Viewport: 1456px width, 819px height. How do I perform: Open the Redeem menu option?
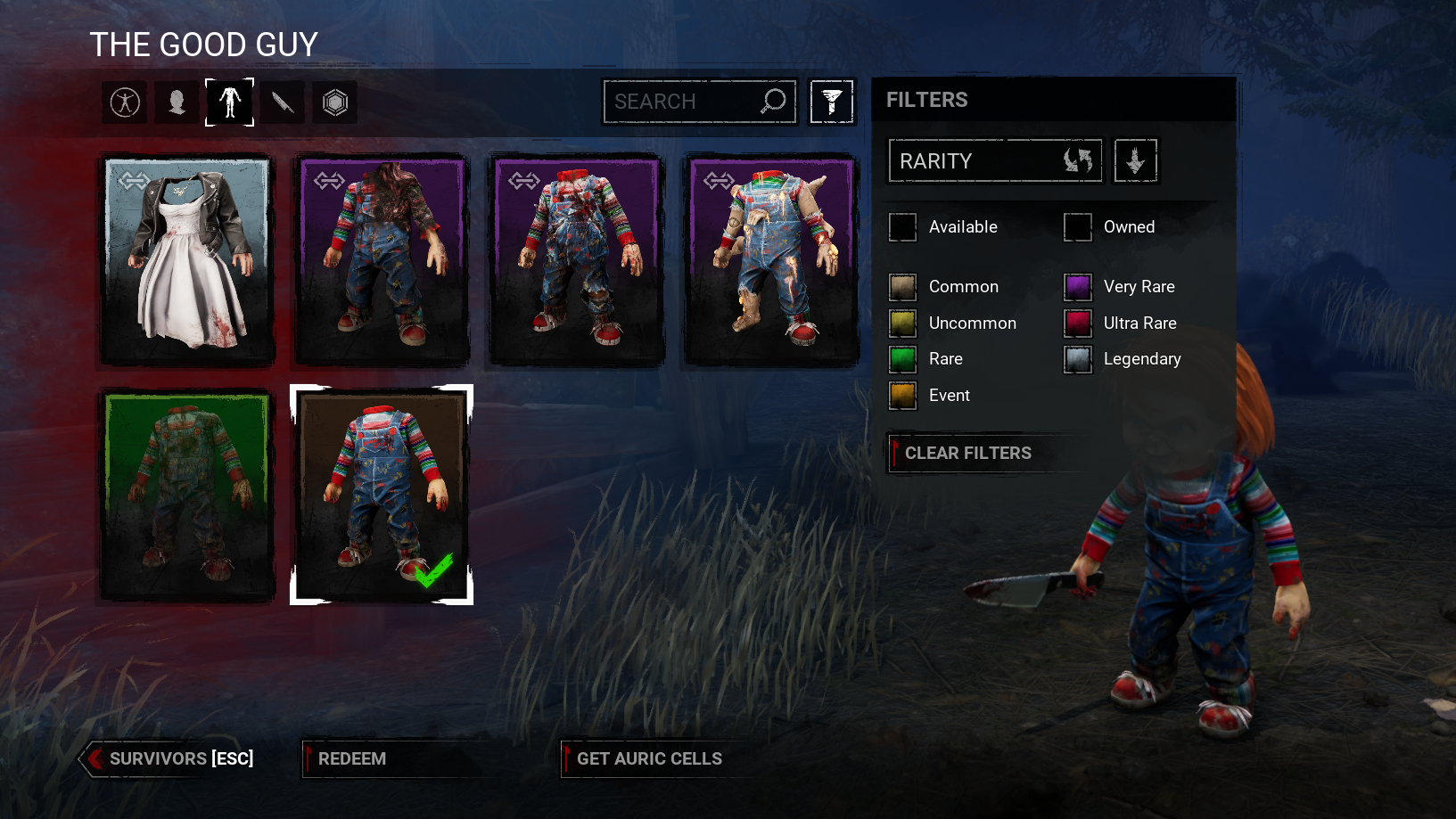(352, 758)
